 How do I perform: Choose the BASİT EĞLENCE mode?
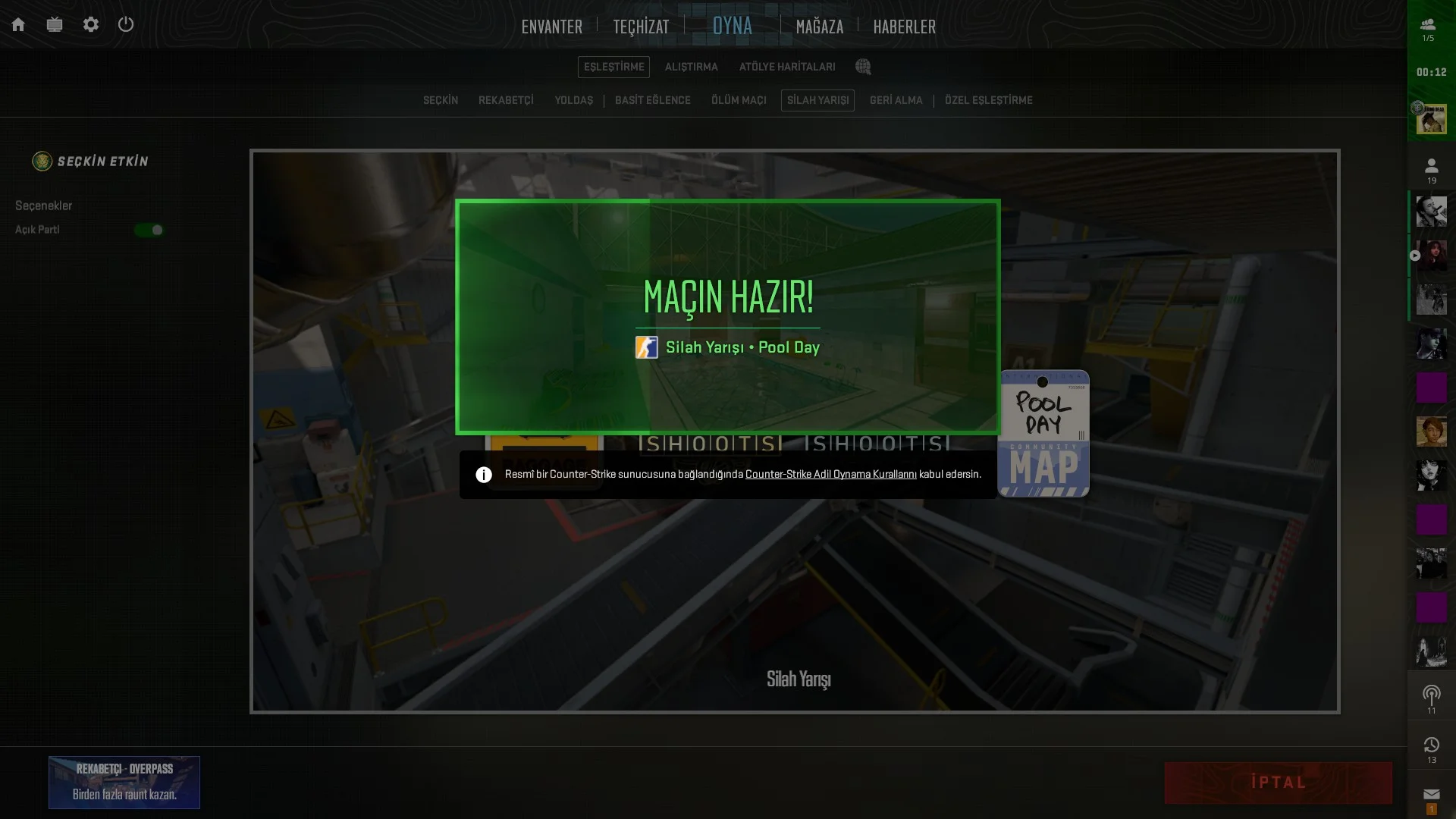[x=652, y=100]
